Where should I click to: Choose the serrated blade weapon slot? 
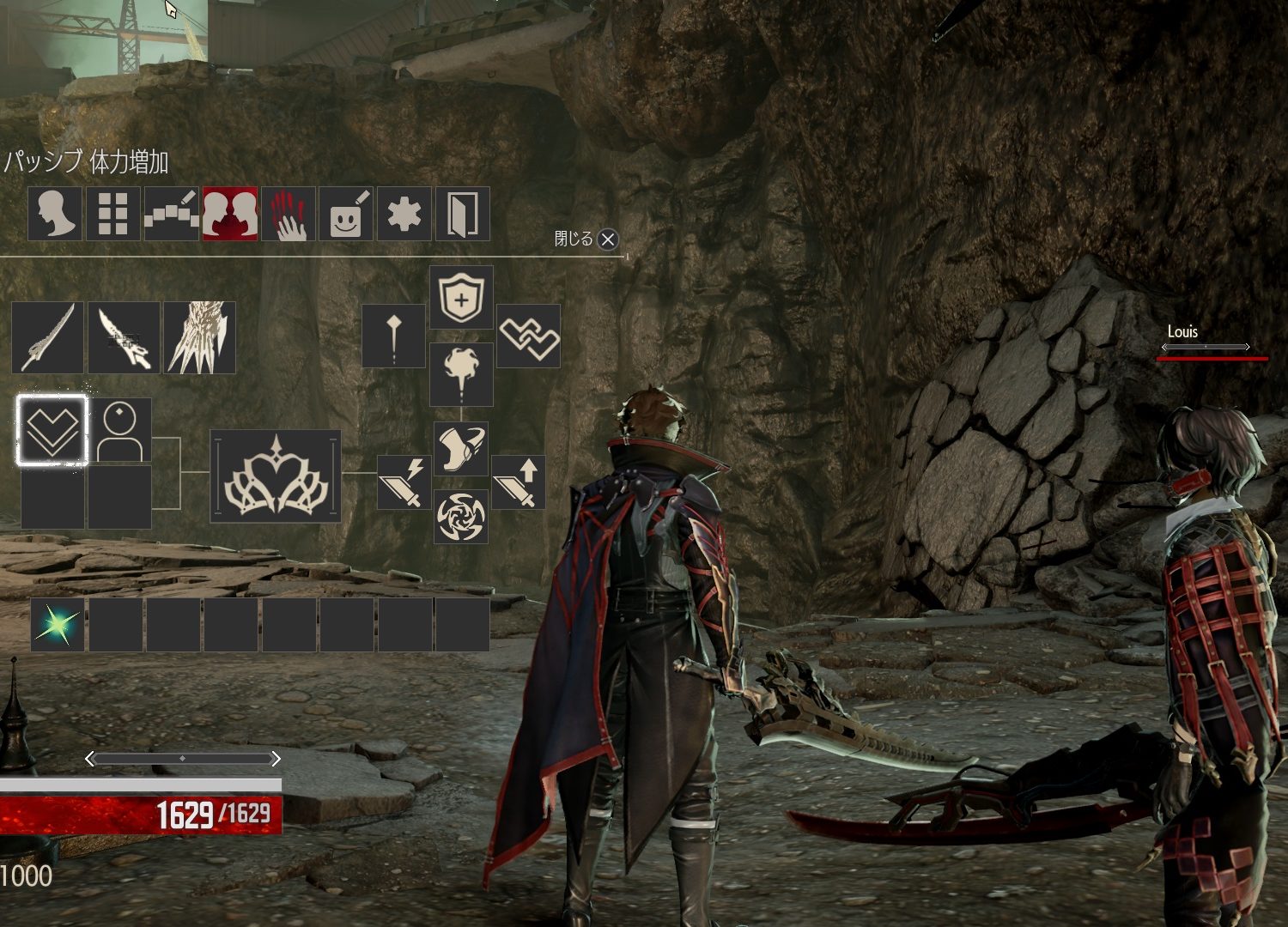(x=124, y=337)
